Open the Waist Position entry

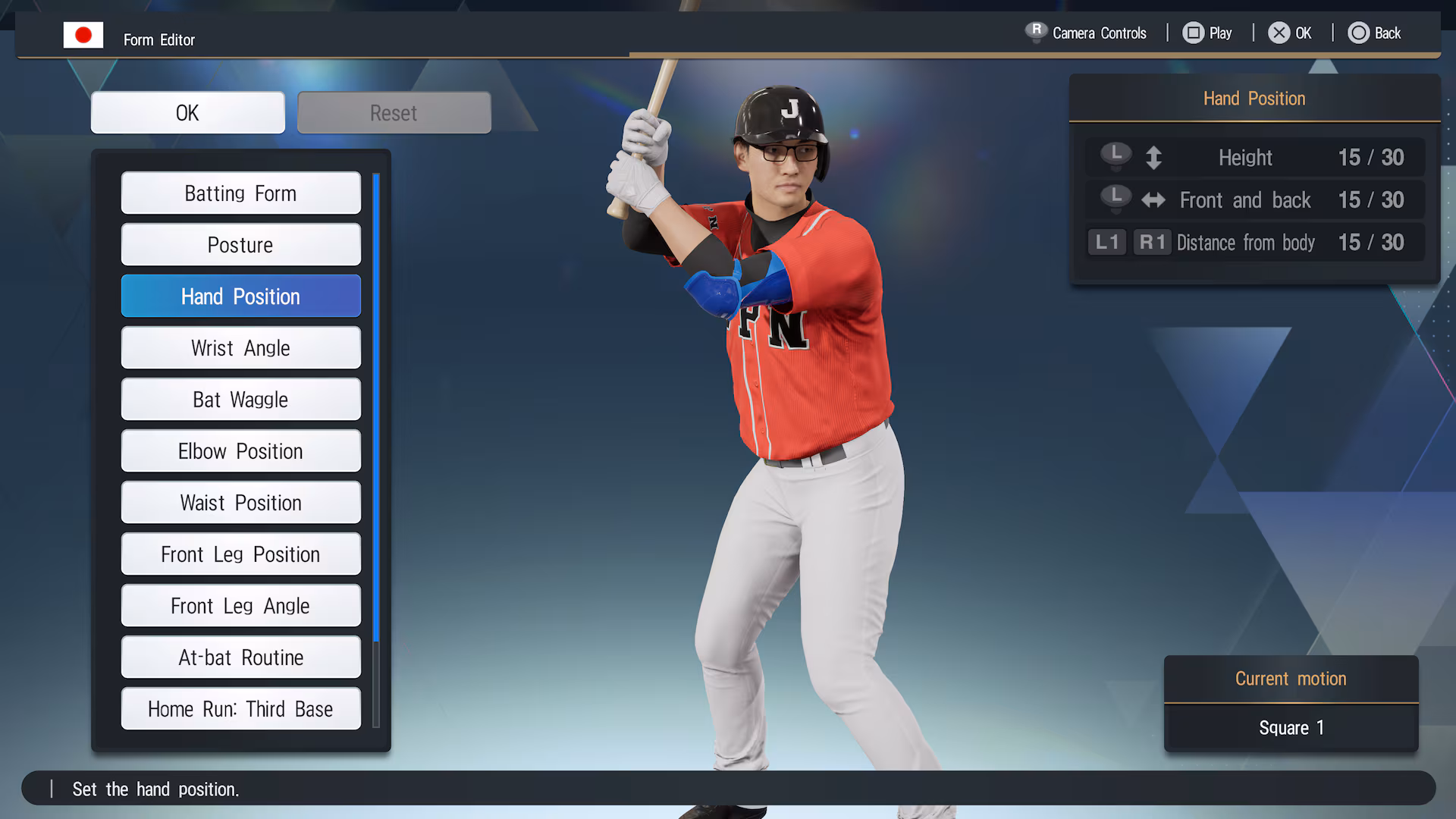point(240,503)
